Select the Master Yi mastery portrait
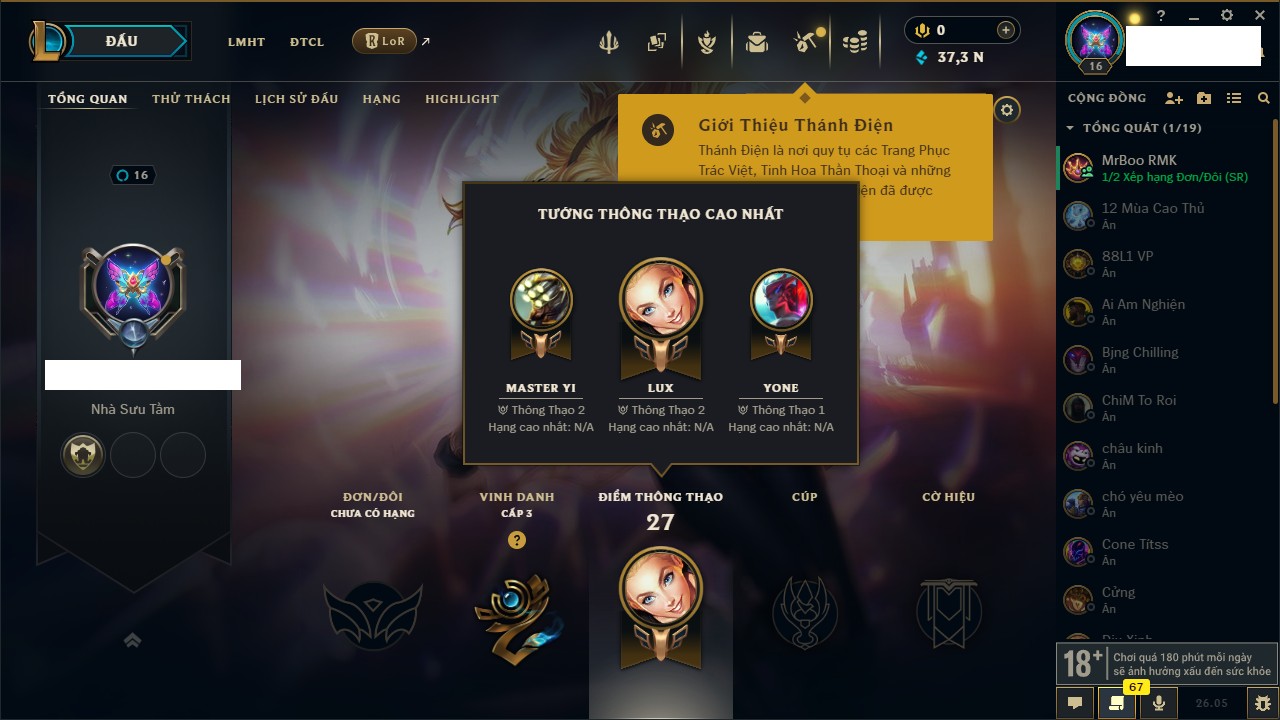 click(541, 300)
